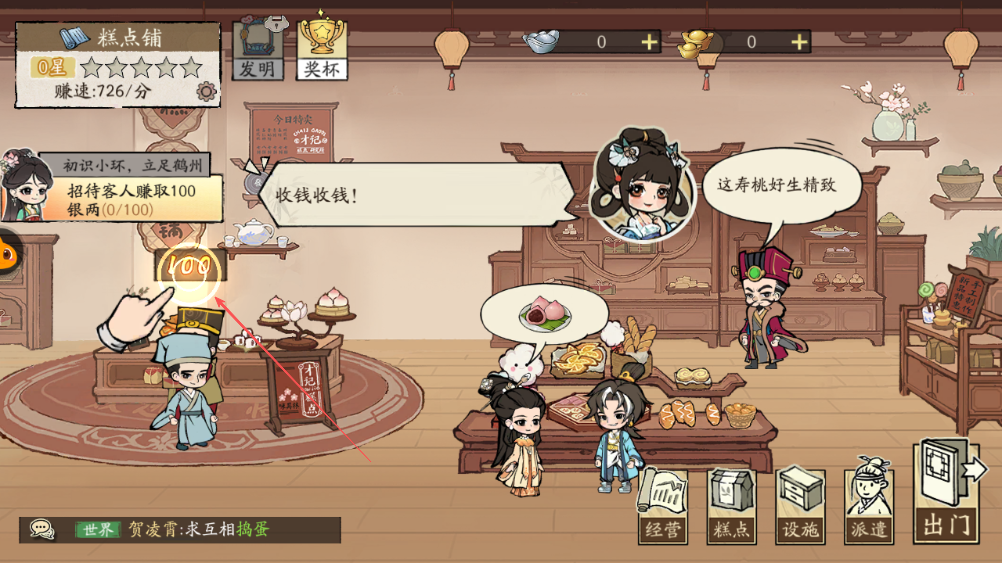Add gold ingots with the plus button

click(x=799, y=42)
